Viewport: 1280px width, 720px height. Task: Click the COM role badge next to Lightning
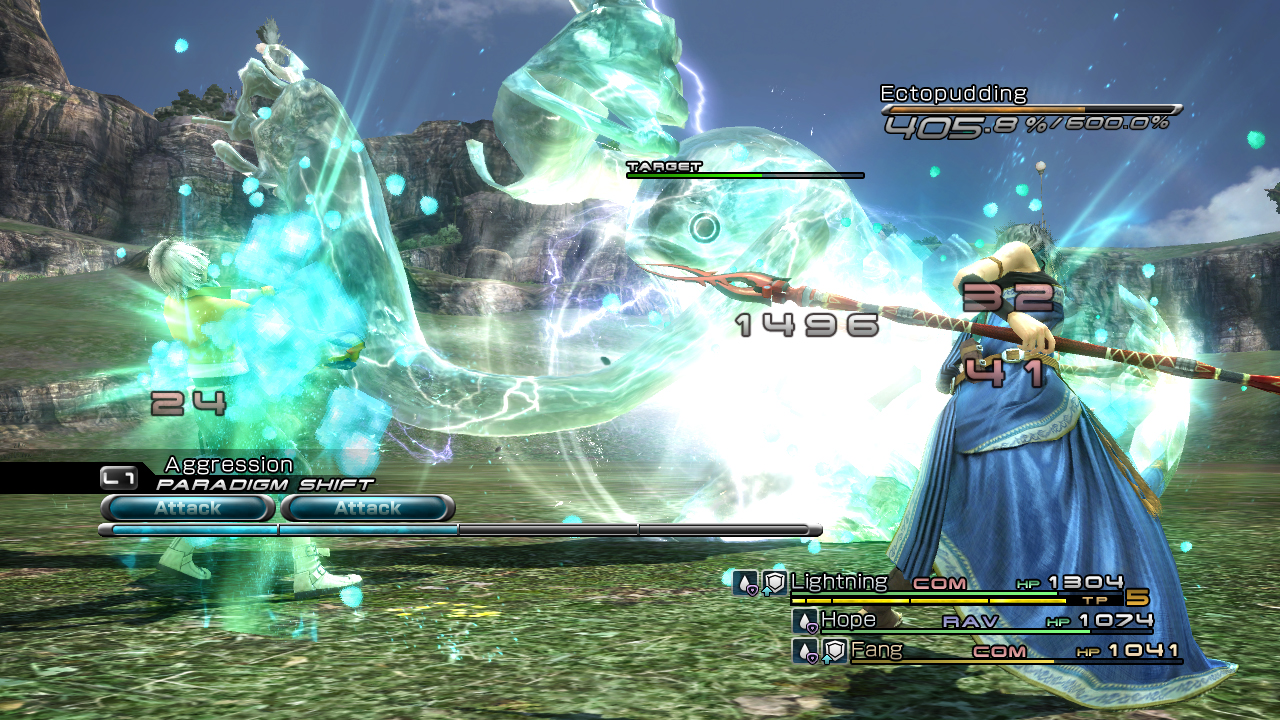(937, 583)
